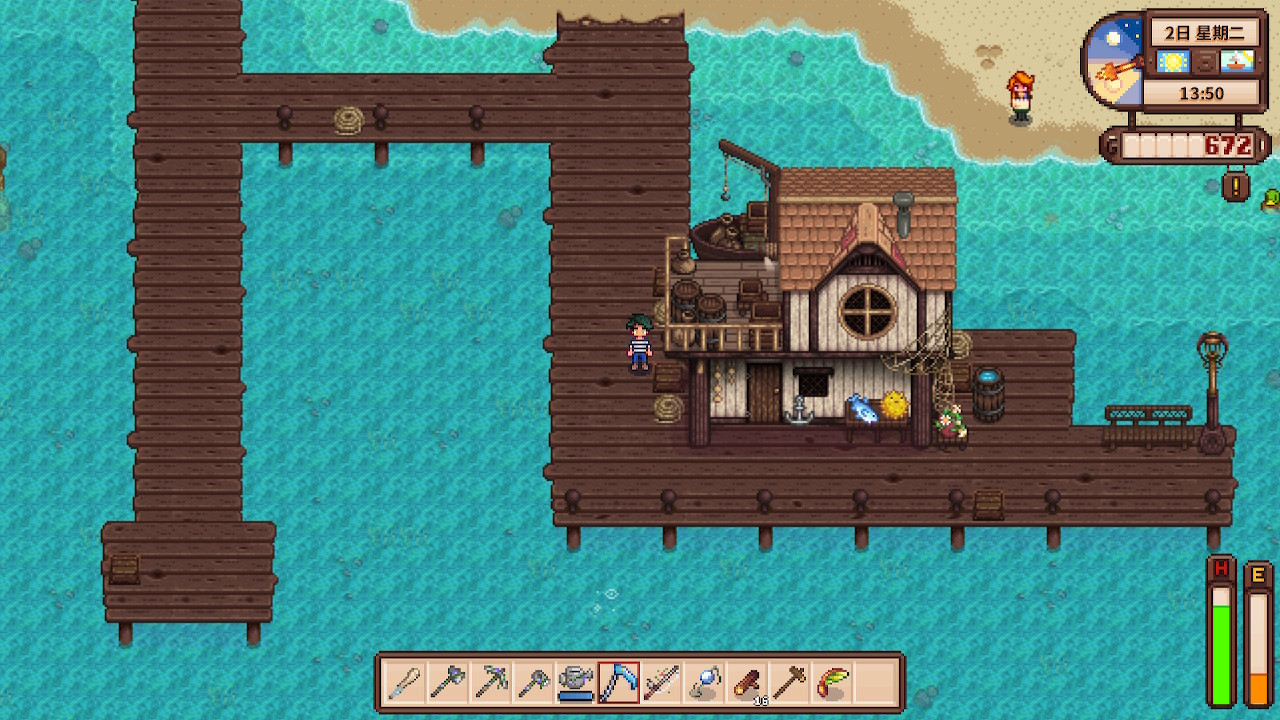
Task: Select the wooden mallet slot
Action: pyautogui.click(x=790, y=683)
